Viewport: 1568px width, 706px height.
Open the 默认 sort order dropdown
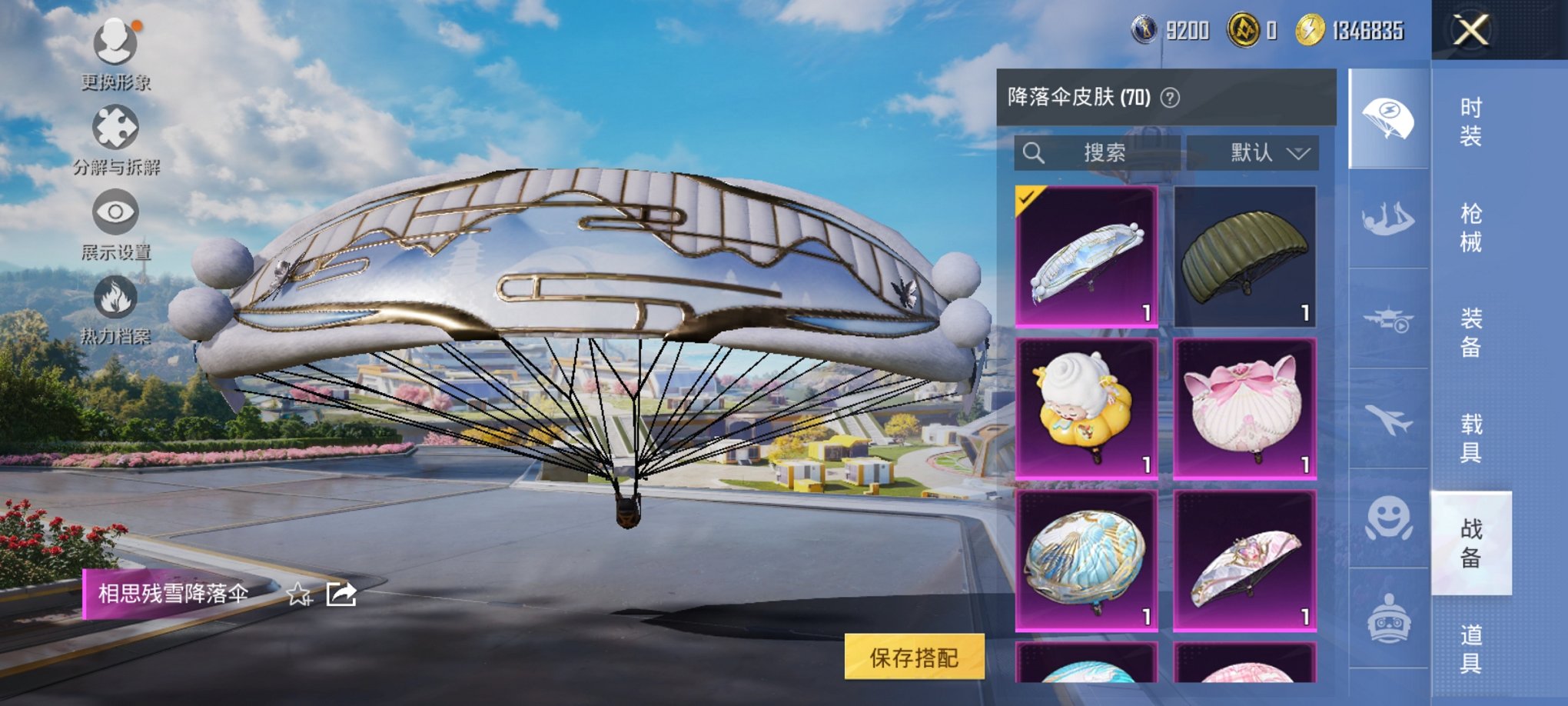point(1265,152)
